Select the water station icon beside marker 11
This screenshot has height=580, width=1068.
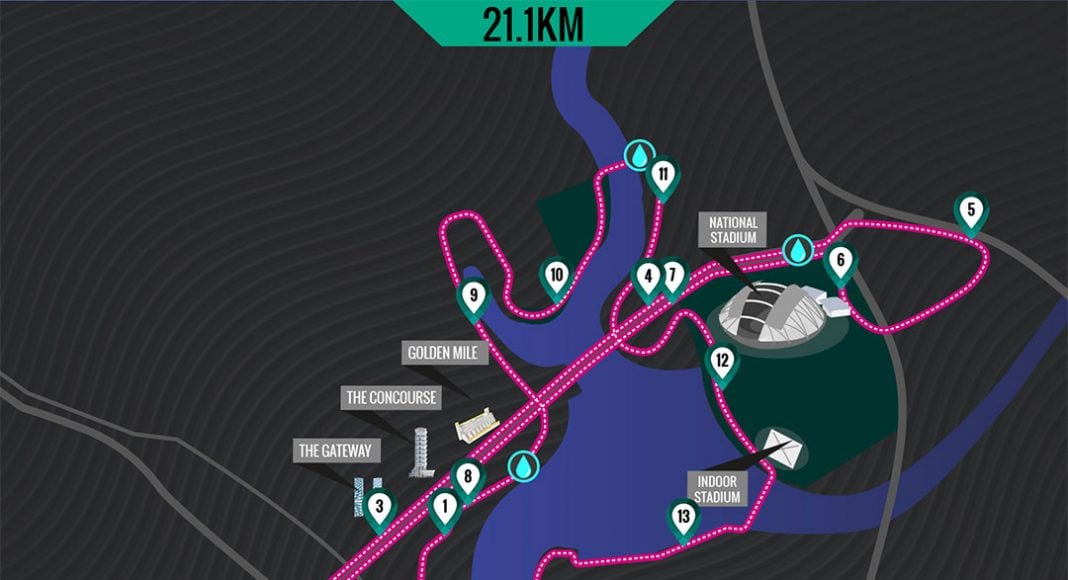637,155
